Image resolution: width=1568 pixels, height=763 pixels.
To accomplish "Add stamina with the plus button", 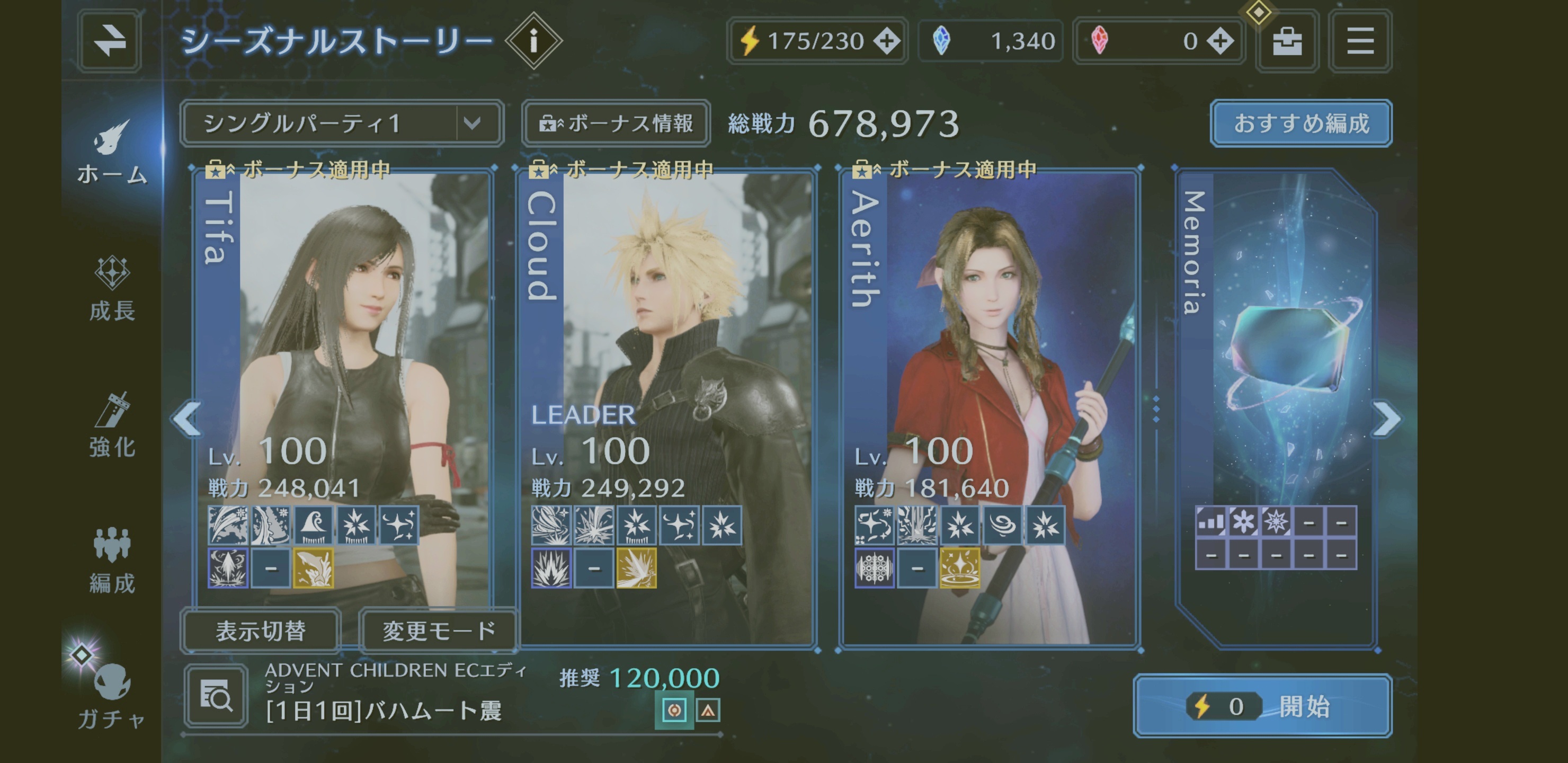I will click(x=887, y=41).
